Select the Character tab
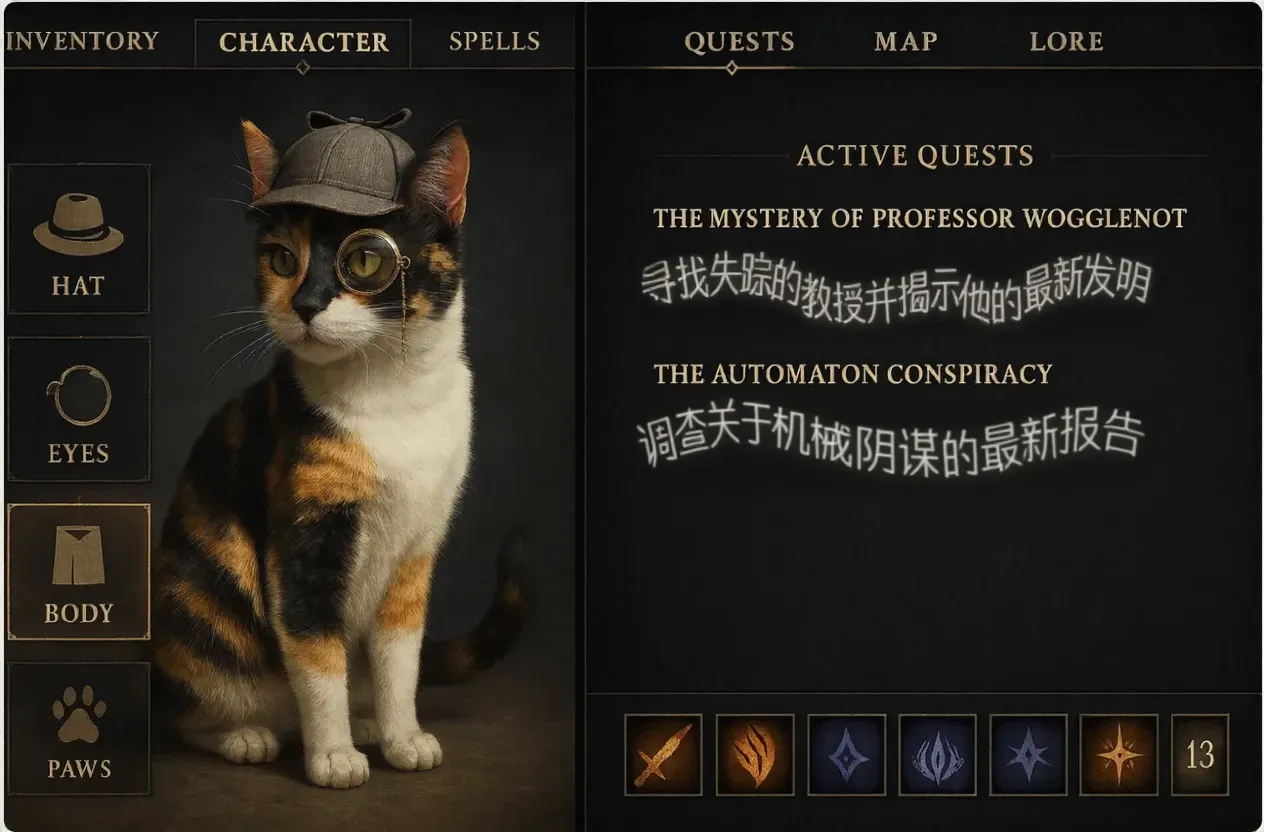The image size is (1264, 832). pyautogui.click(x=303, y=42)
